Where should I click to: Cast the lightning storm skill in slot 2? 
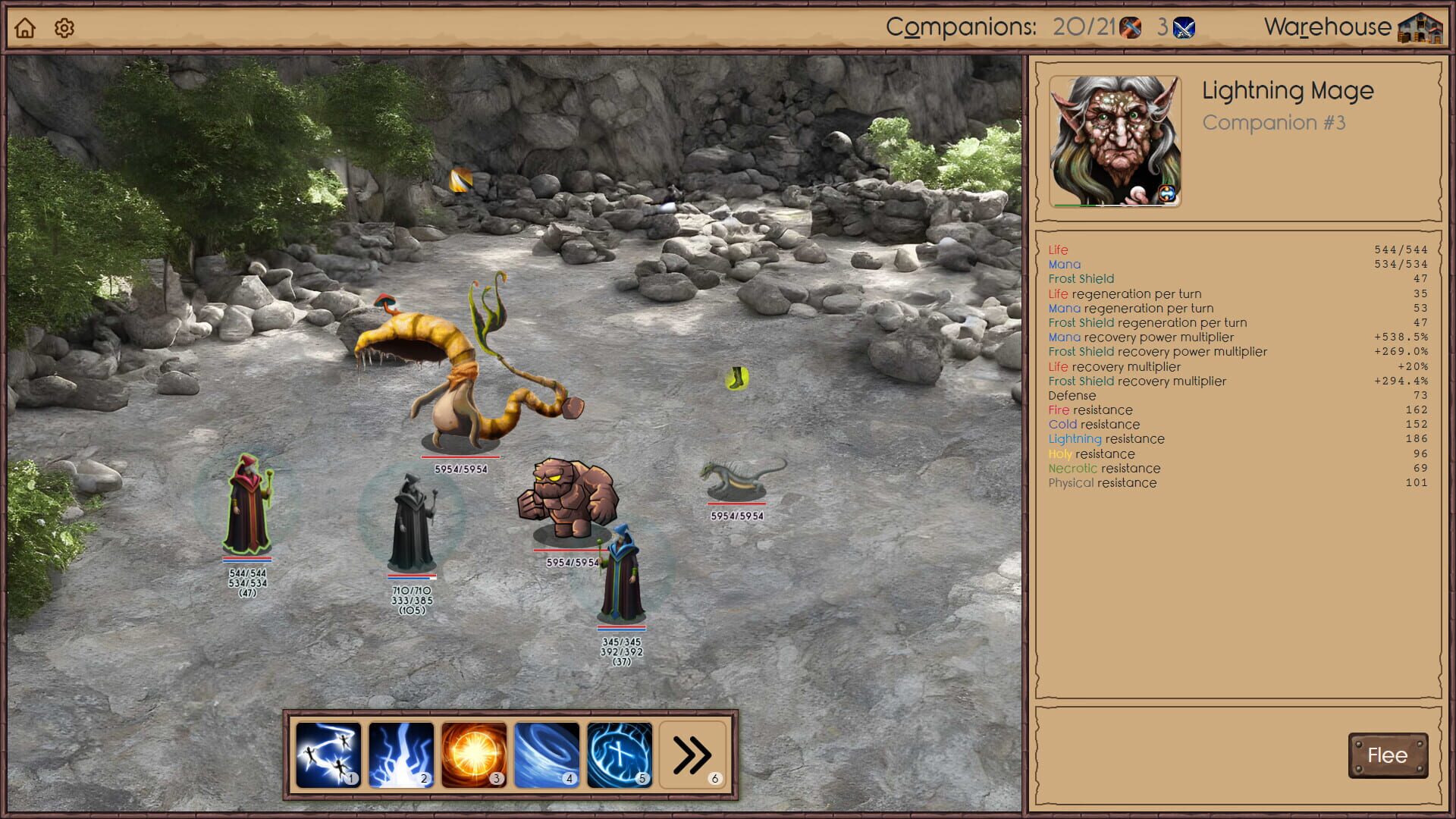402,754
